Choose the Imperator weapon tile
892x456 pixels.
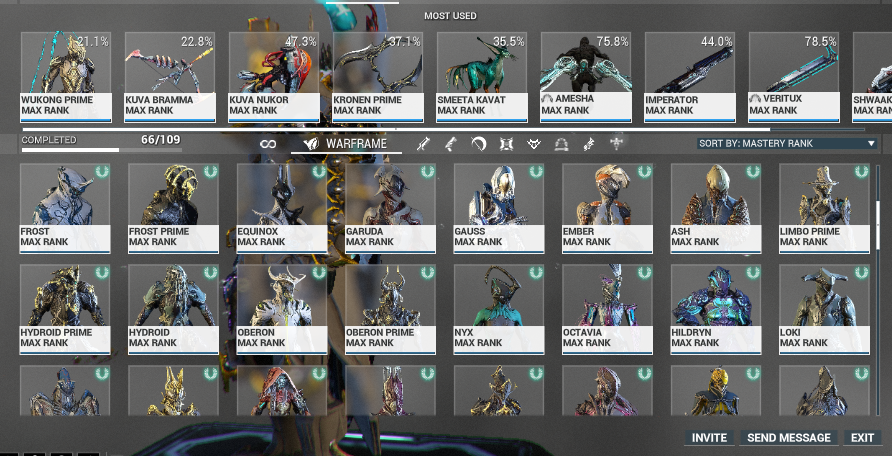[x=690, y=76]
